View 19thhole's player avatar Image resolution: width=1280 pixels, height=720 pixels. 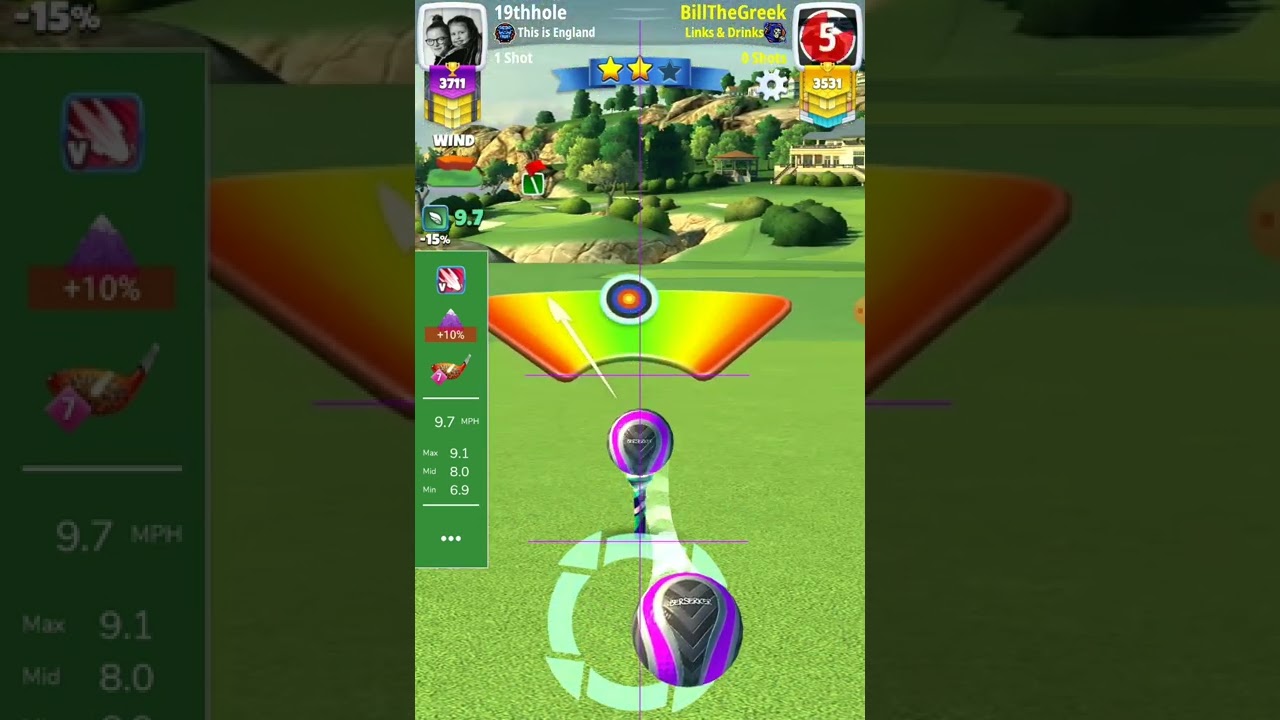pos(451,36)
